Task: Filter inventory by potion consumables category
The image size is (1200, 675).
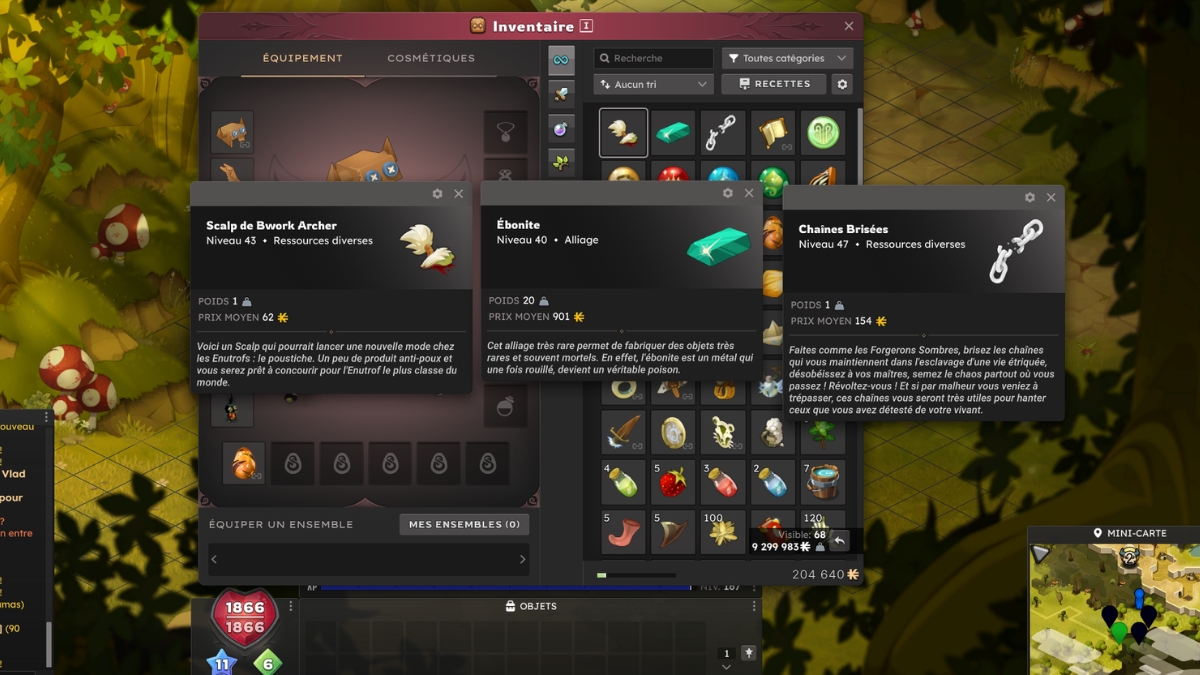Action: (562, 128)
